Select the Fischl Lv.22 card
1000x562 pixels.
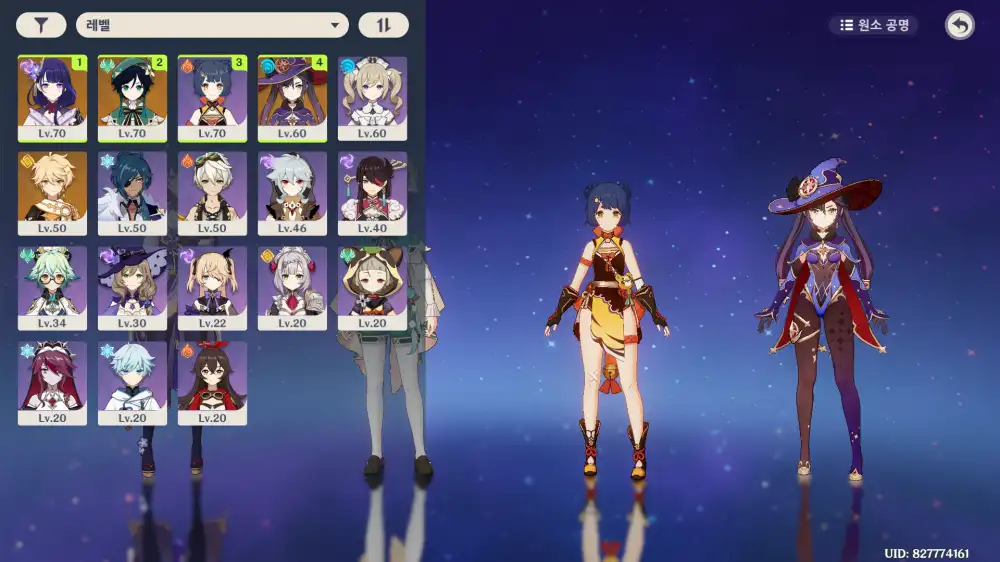click(x=212, y=288)
